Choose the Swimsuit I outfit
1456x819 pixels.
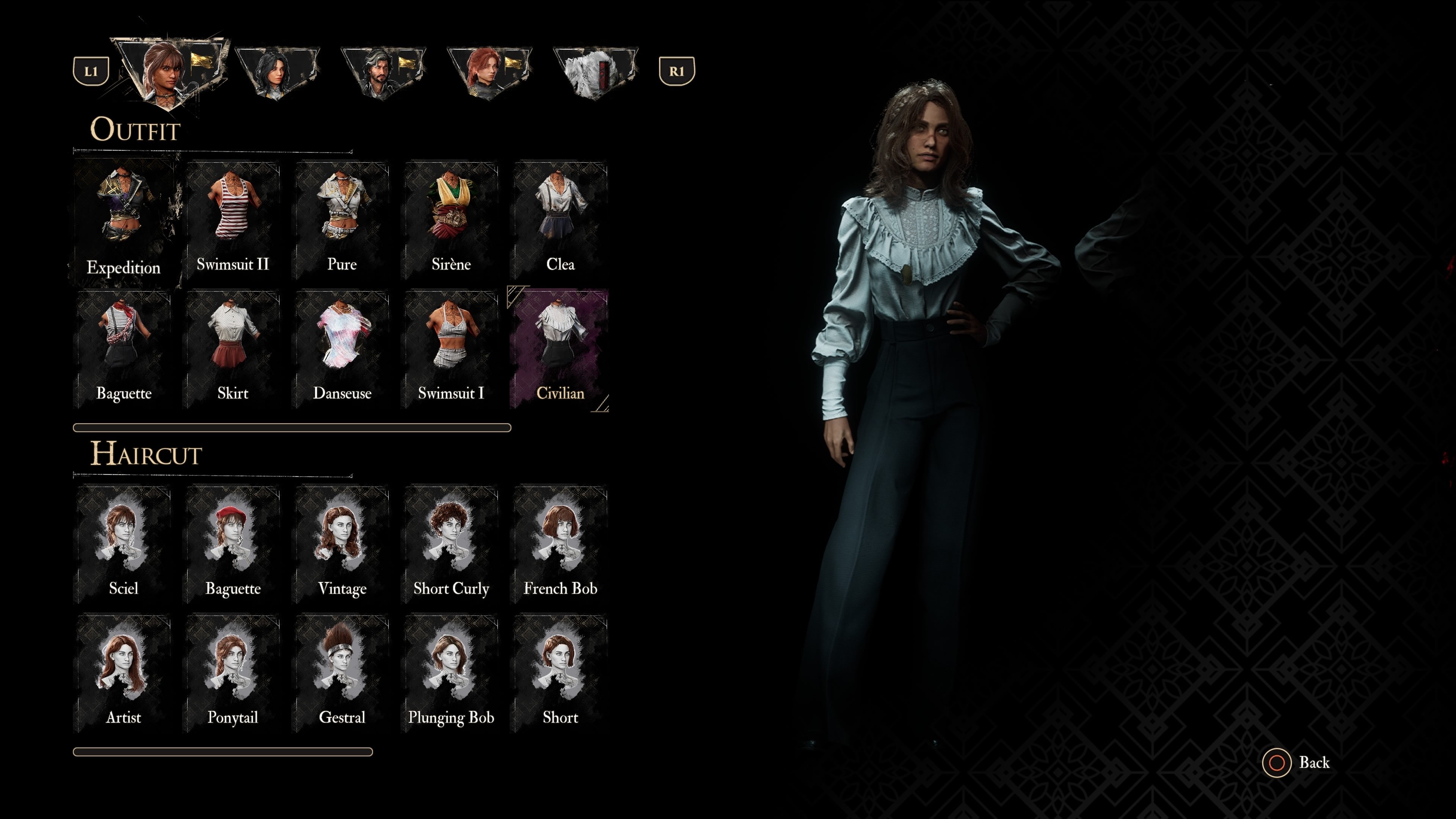450,349
